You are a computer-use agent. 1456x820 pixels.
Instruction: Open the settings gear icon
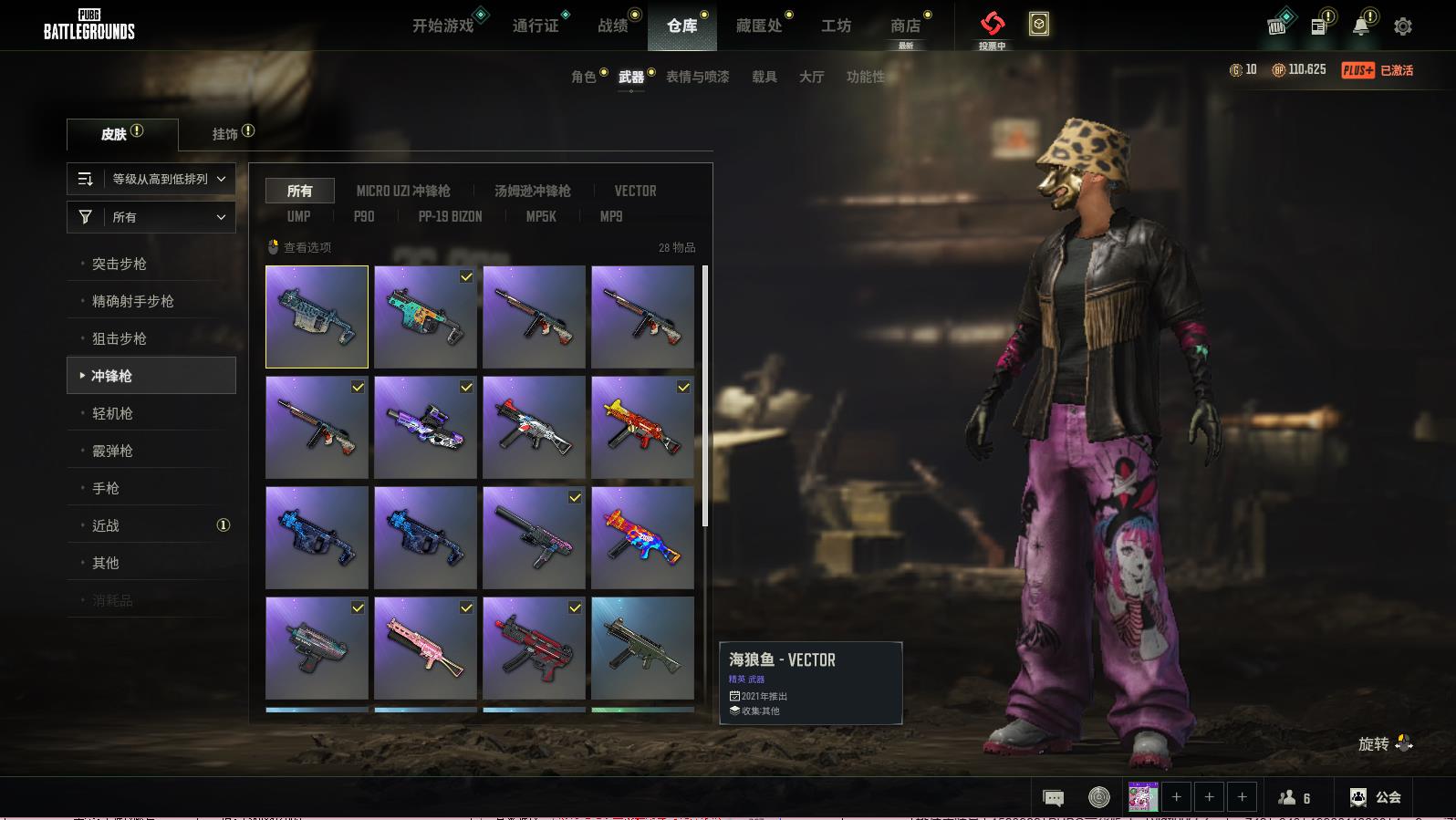pos(1403,26)
